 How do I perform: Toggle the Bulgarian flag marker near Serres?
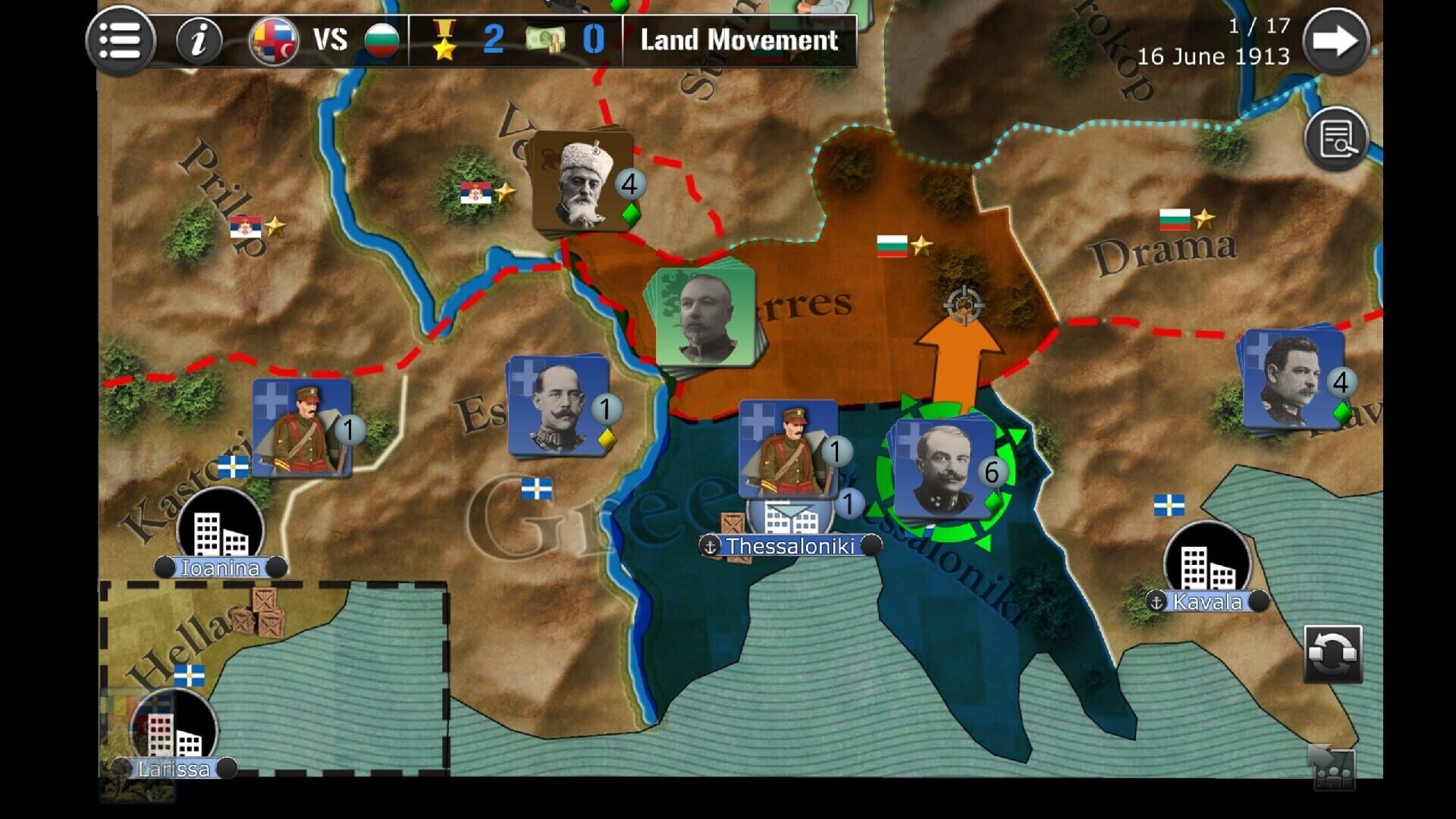(893, 245)
